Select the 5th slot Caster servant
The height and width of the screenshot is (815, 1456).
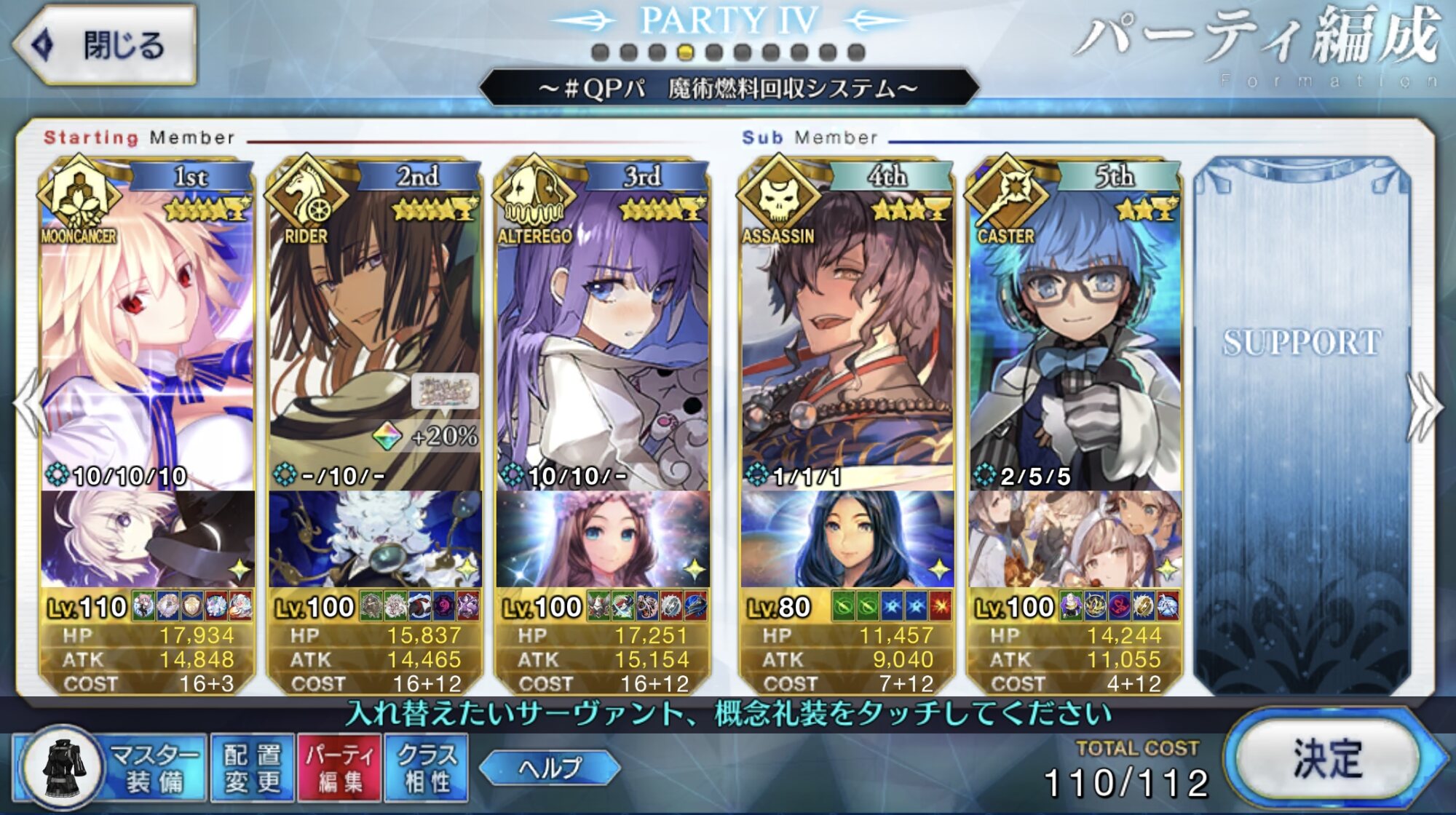click(1075, 327)
